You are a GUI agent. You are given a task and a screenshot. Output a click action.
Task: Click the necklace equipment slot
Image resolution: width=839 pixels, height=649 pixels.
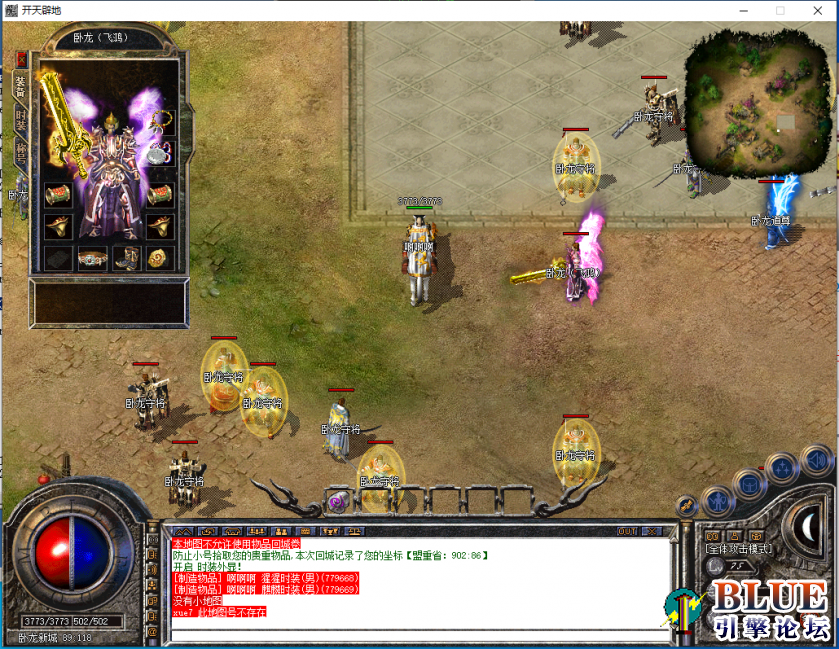(160, 122)
